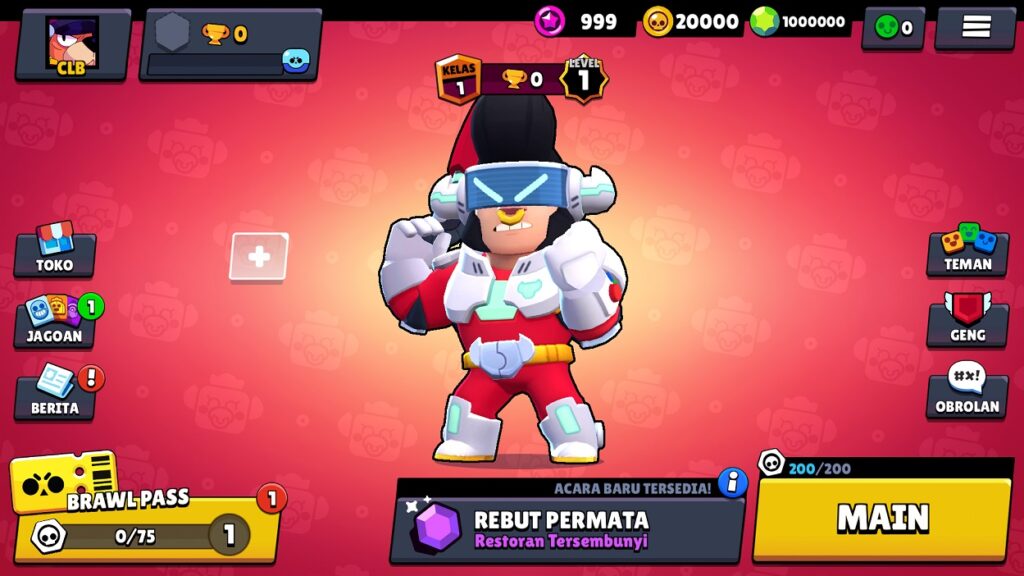Open the green smiley online friends button
The image size is (1024, 576).
(893, 28)
